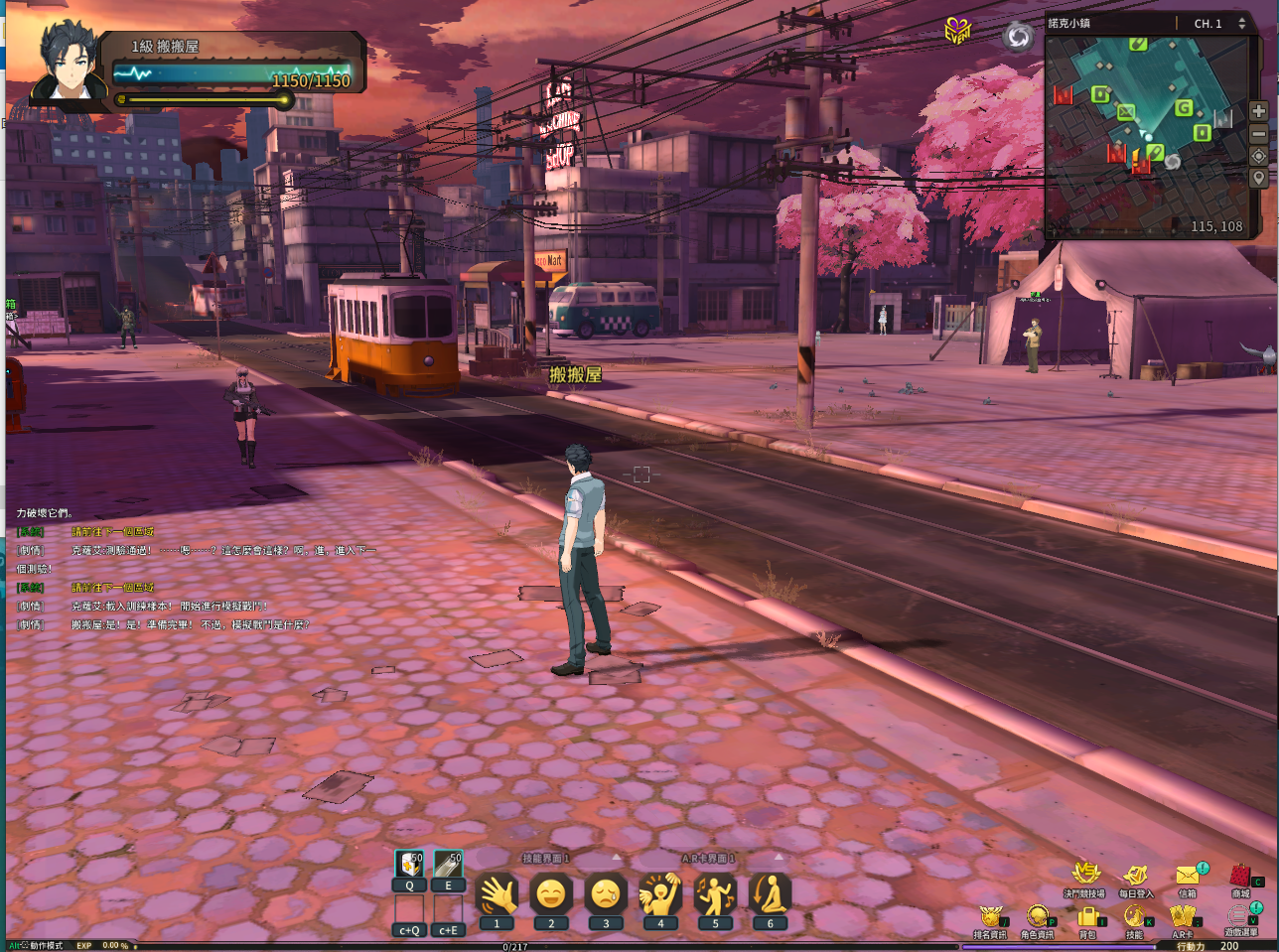
Task: Use the kneeling figure emote
Action: coord(770,895)
